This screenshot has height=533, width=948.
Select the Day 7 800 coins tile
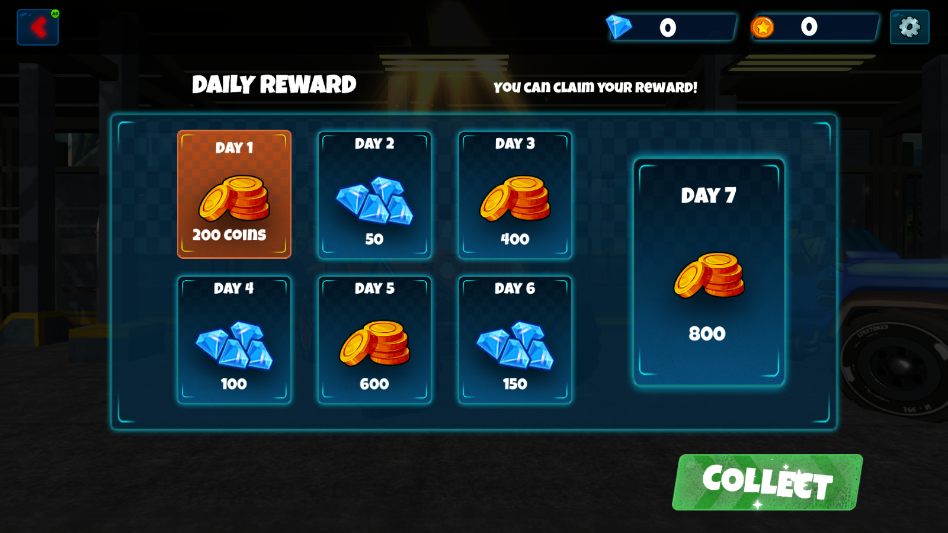click(x=708, y=271)
